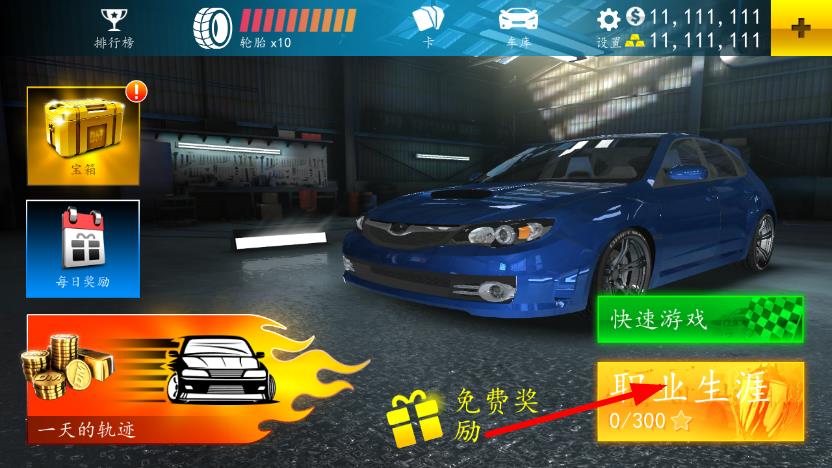Claim the daily reward (每日奖励)
Viewport: 832px width, 468px height.
(83, 248)
